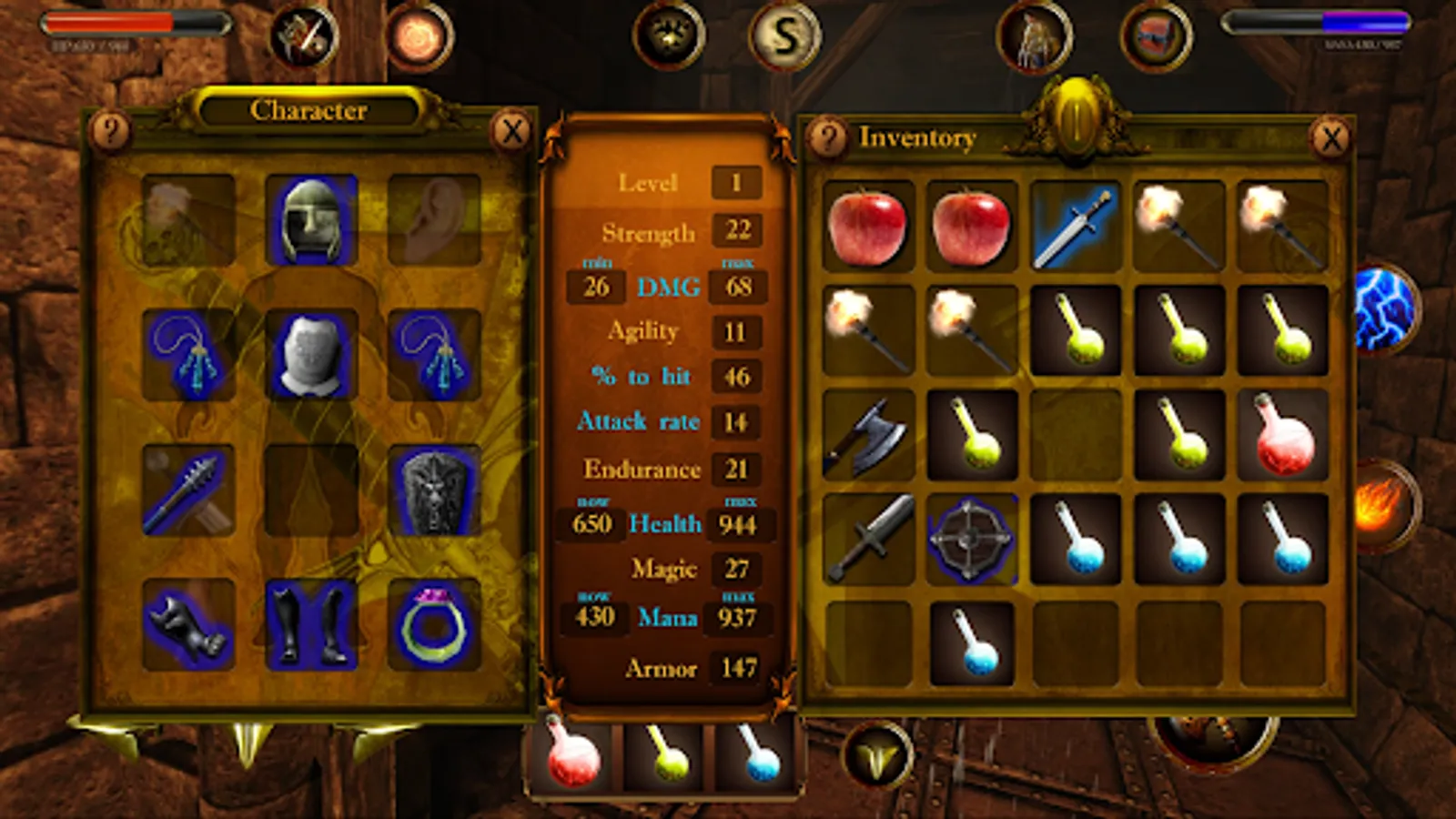The image size is (1456, 819).
Task: Open the star skills icon at top center
Action: point(669,36)
